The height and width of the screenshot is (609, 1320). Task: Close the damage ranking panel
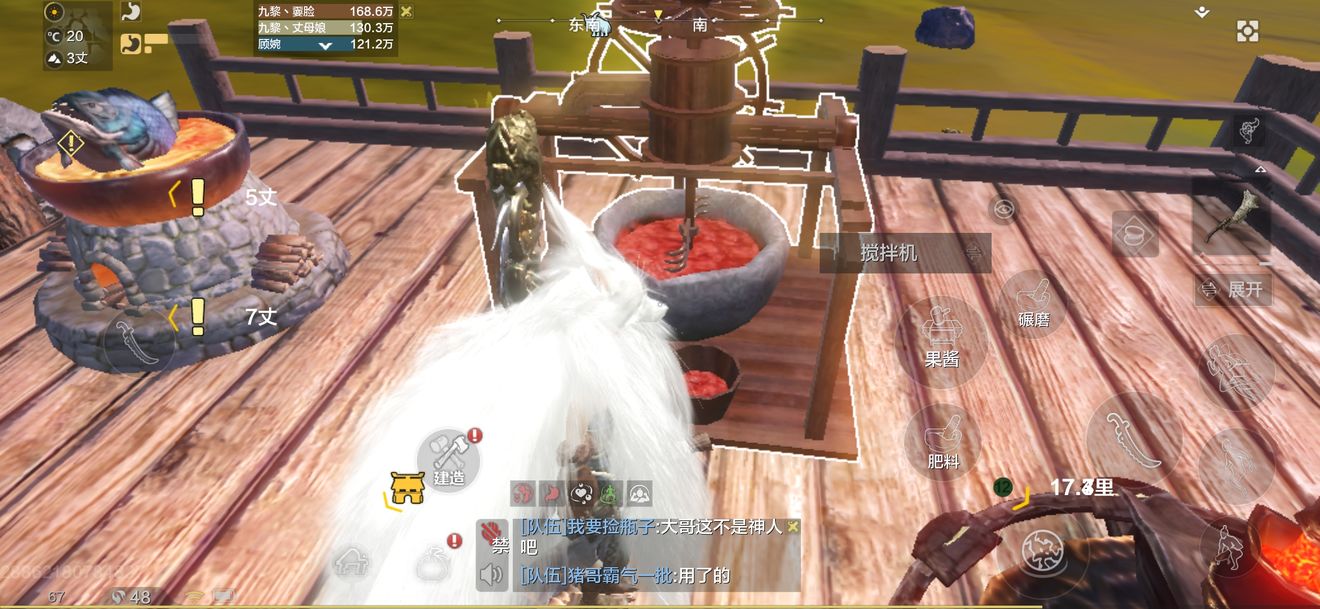(406, 11)
